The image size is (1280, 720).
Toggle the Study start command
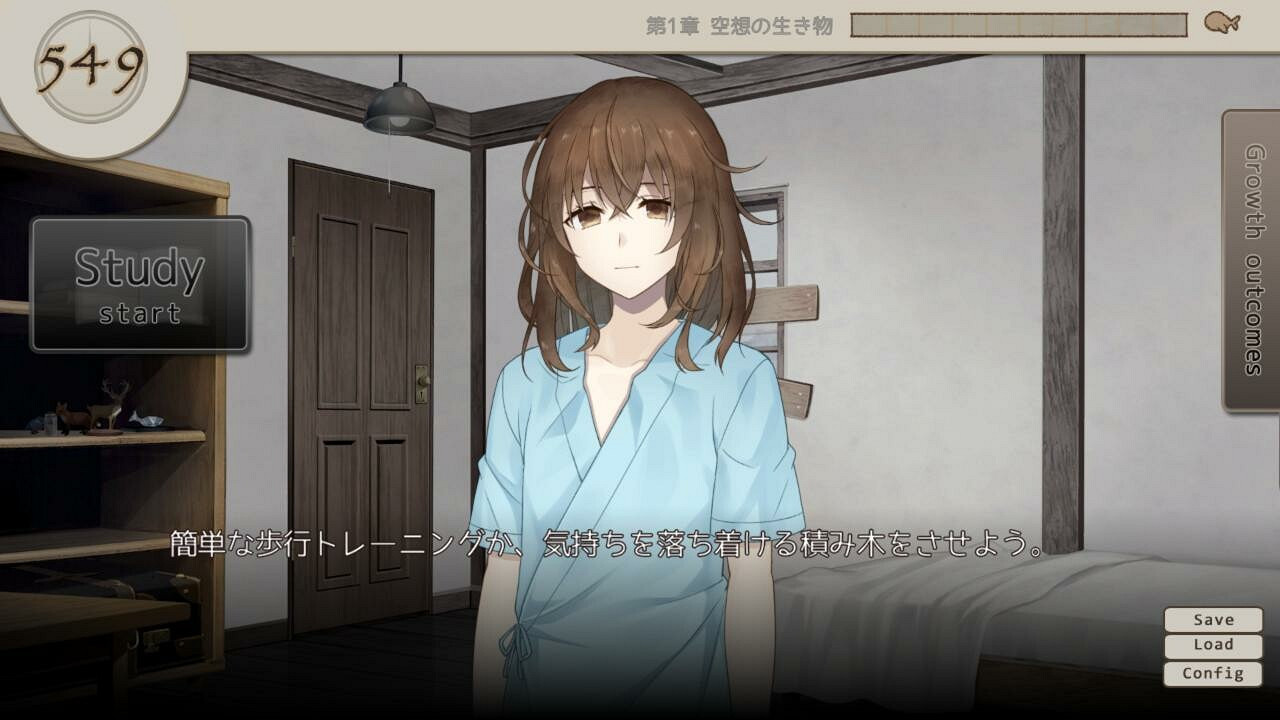pyautogui.click(x=139, y=283)
